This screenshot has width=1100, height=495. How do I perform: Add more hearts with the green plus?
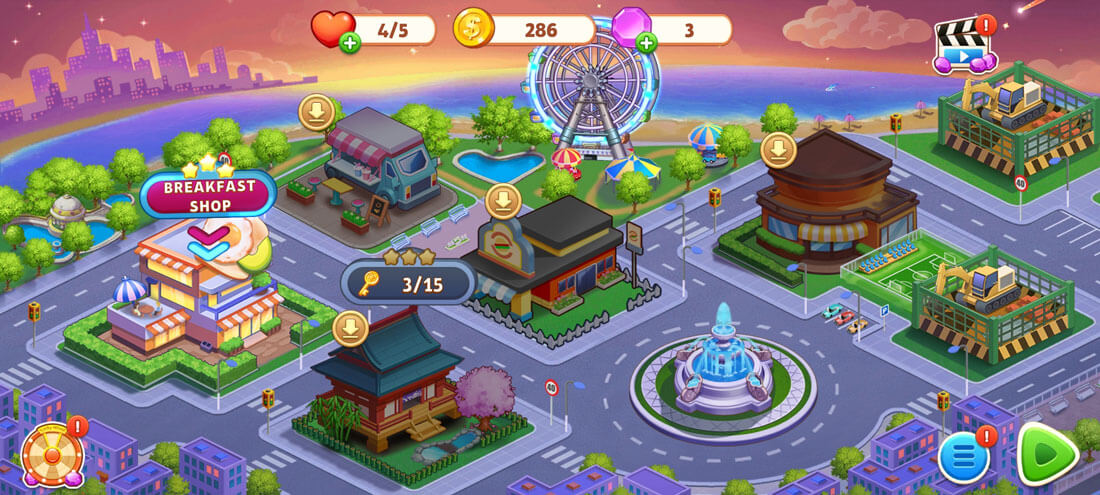pyautogui.click(x=350, y=43)
